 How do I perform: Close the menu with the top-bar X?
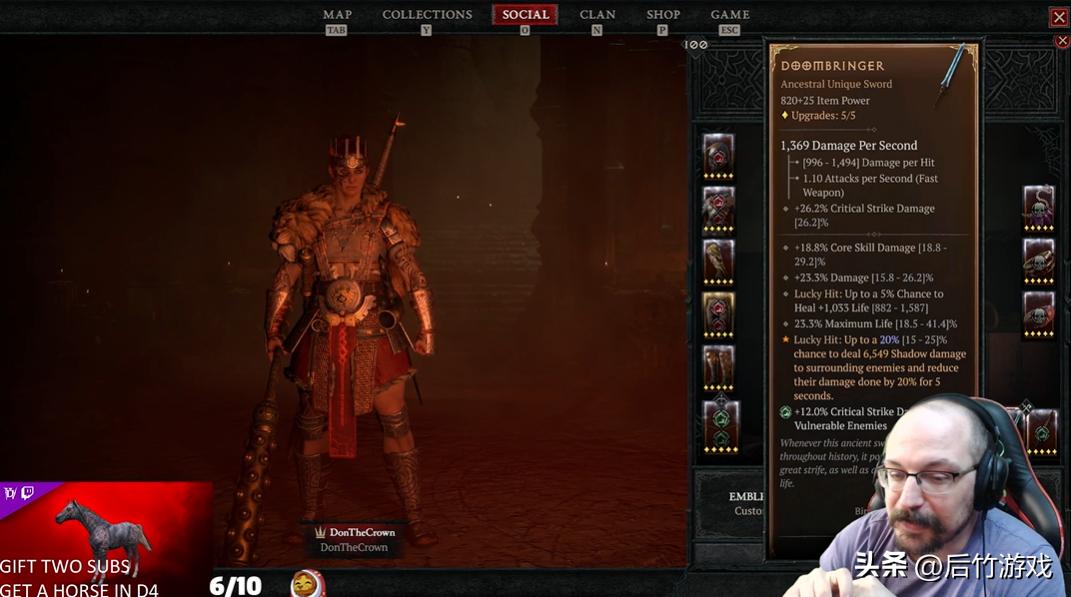pos(1058,17)
